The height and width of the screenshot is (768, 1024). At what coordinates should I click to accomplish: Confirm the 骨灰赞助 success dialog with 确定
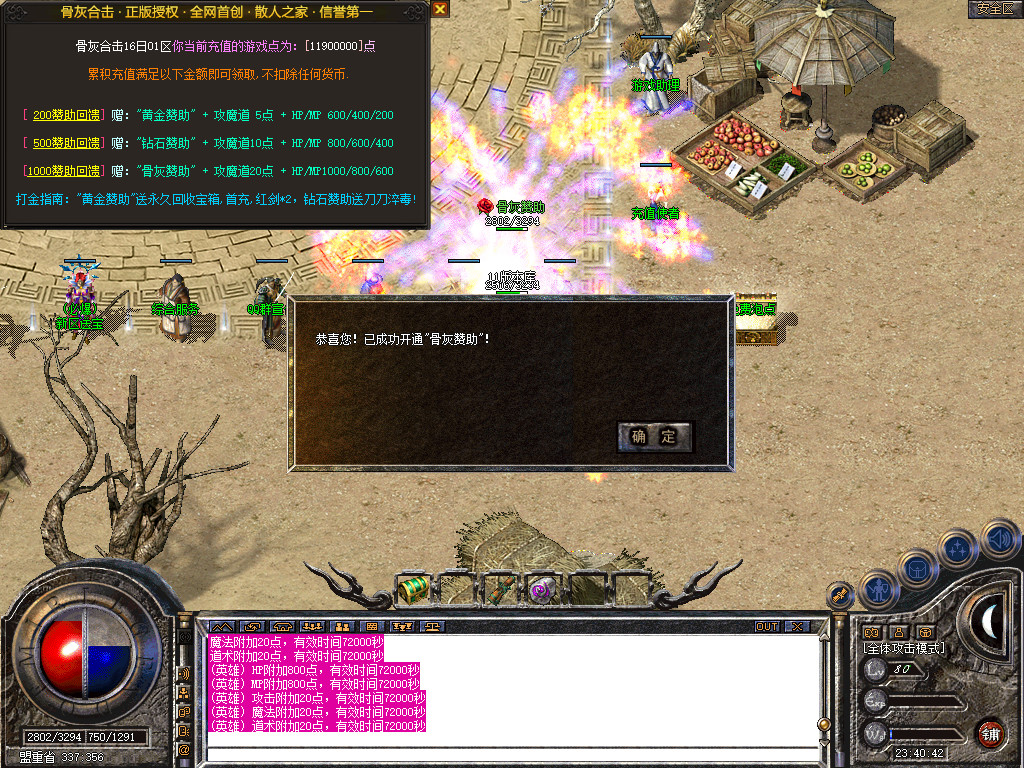coord(654,436)
